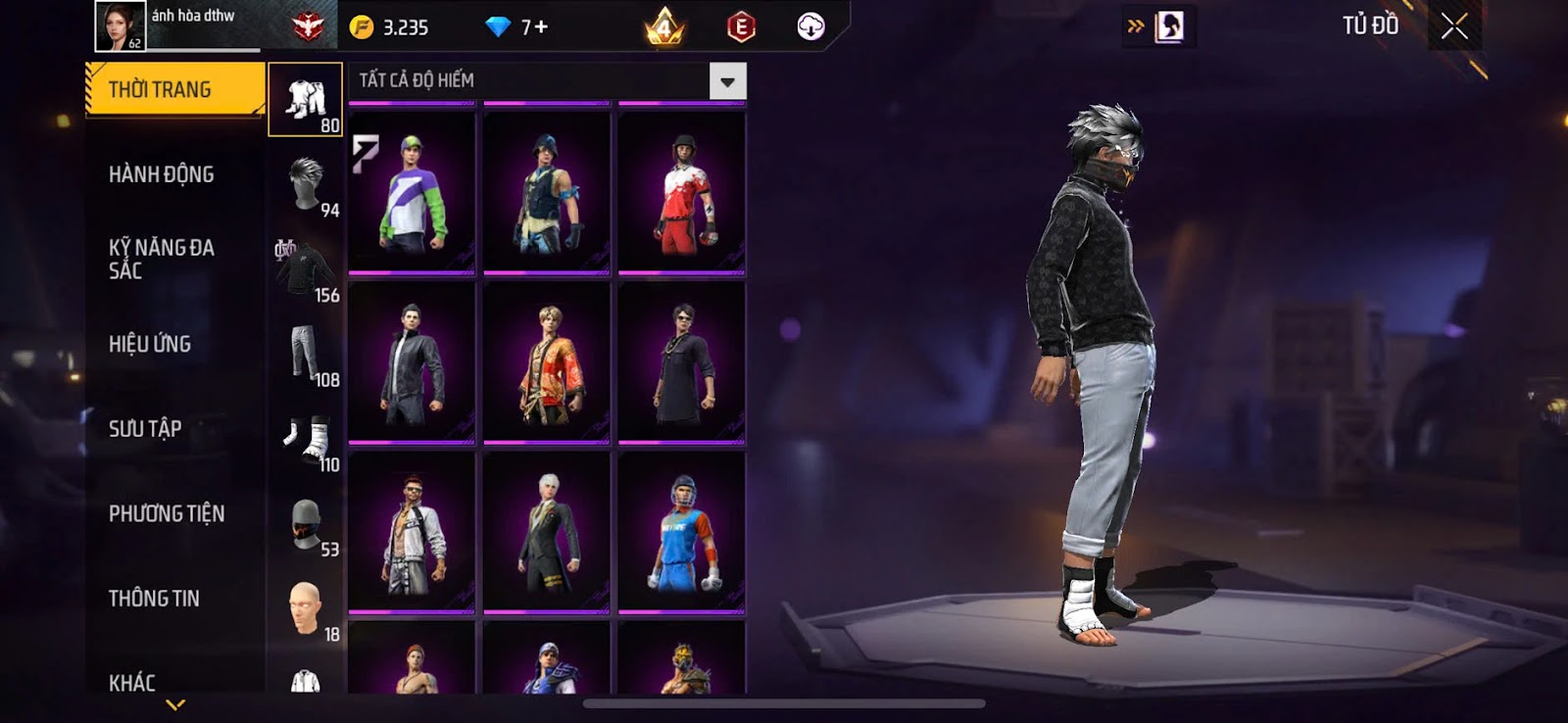The image size is (1568, 723).
Task: Switch to the Thời Trang tab
Action: pyautogui.click(x=174, y=90)
